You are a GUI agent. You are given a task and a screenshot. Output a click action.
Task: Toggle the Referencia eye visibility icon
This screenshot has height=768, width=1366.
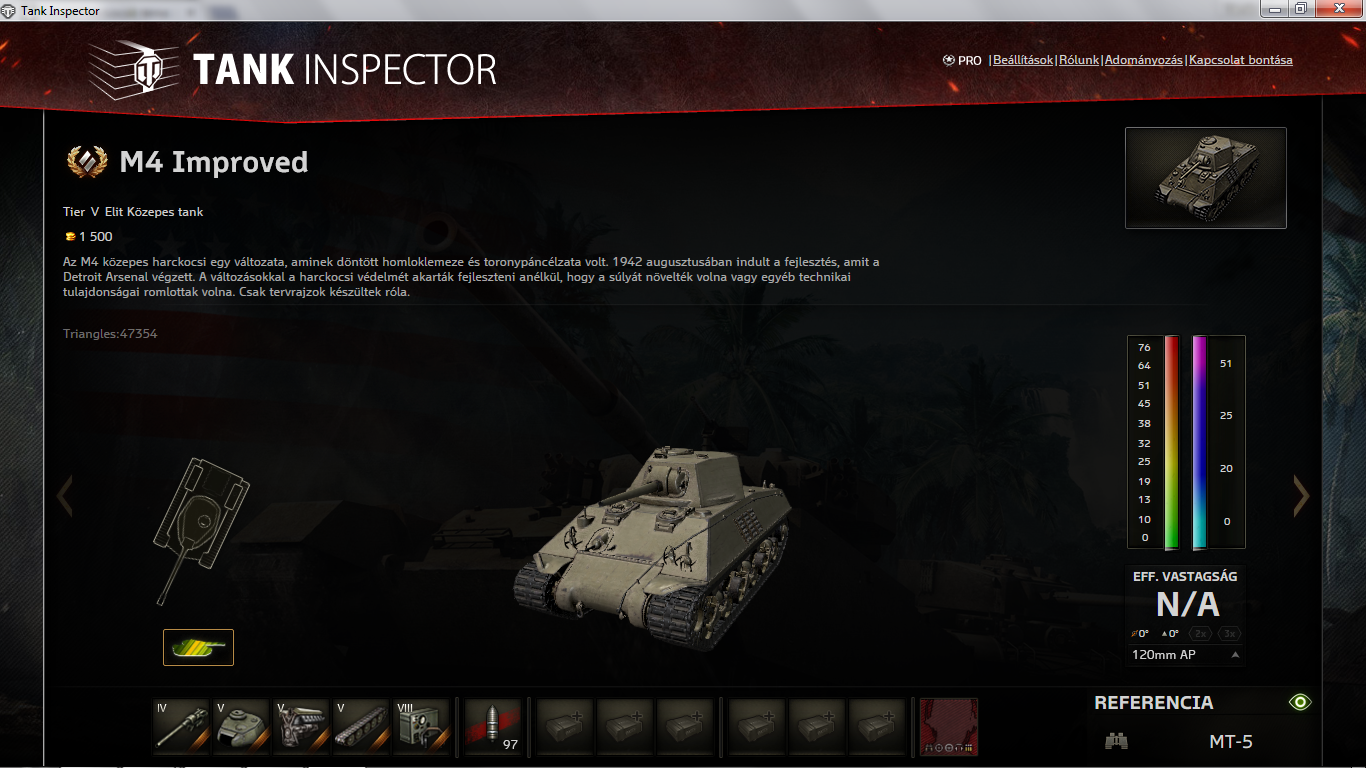pyautogui.click(x=1299, y=702)
